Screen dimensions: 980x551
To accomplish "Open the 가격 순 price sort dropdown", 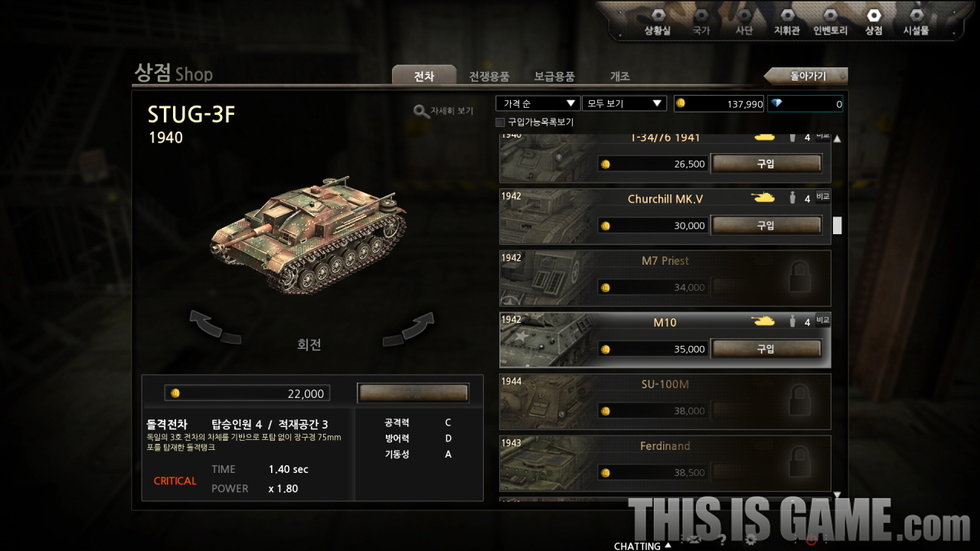I will 538,103.
